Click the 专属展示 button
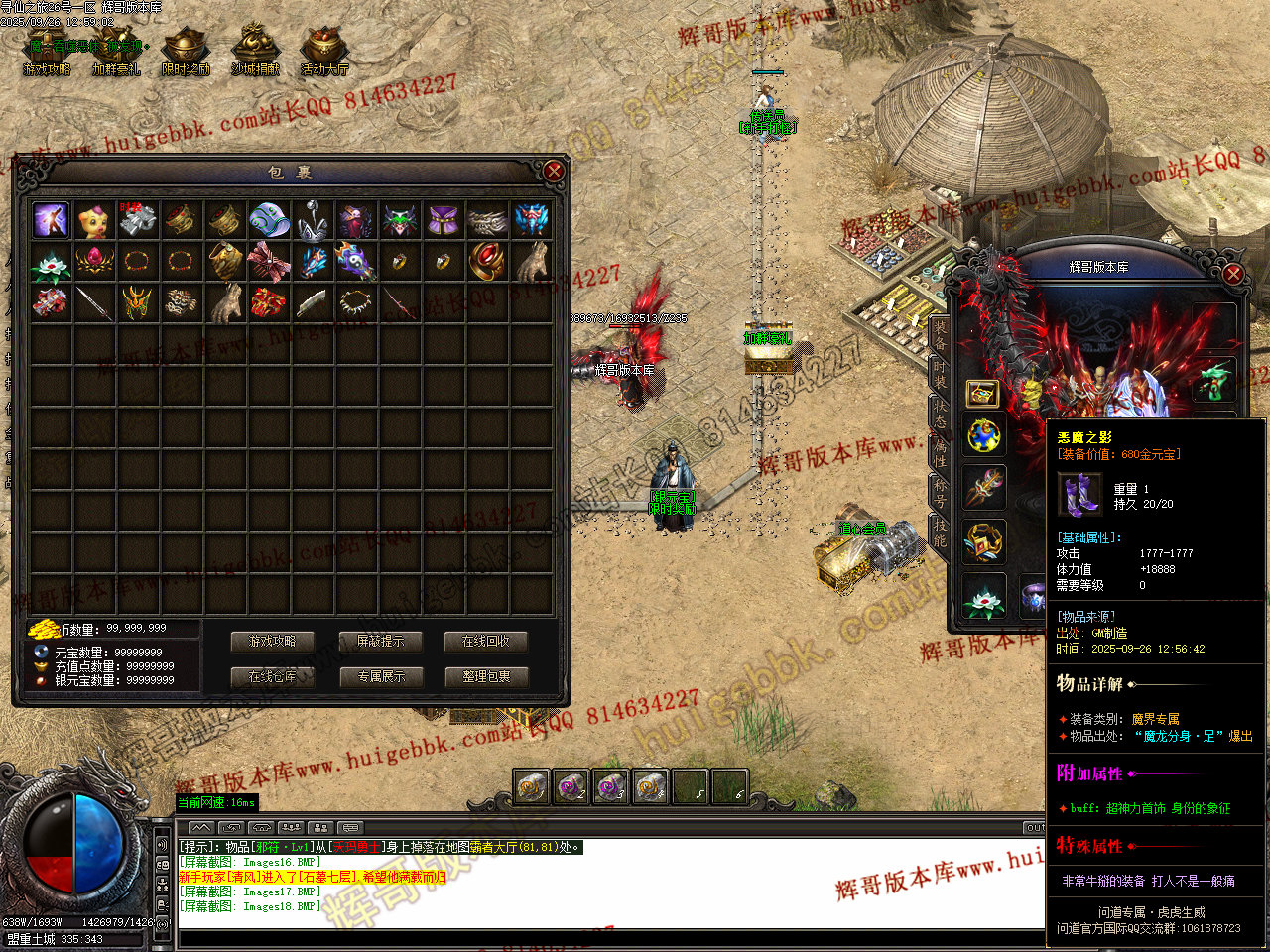 pyautogui.click(x=381, y=677)
